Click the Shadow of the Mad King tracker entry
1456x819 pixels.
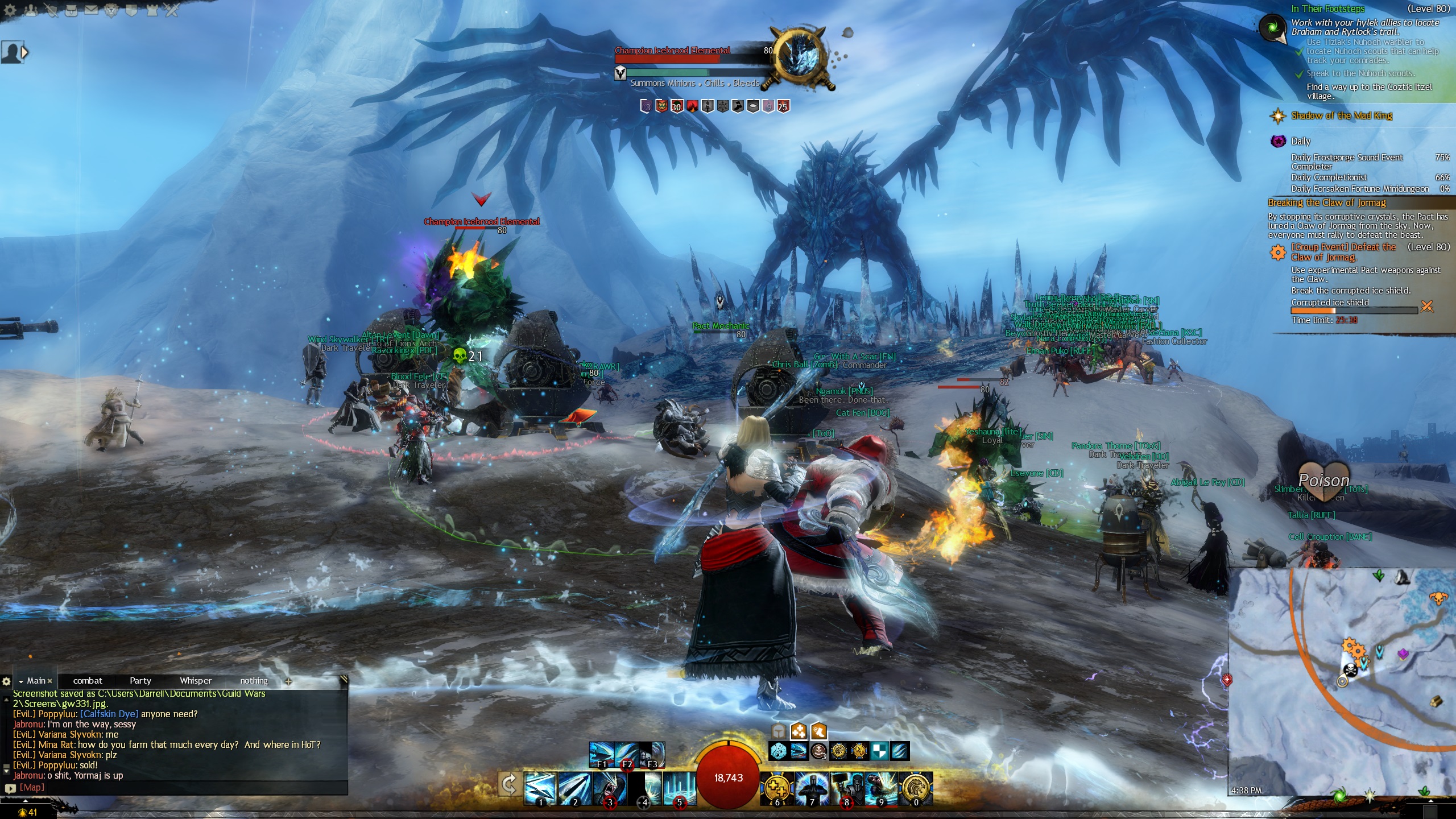(x=1341, y=115)
